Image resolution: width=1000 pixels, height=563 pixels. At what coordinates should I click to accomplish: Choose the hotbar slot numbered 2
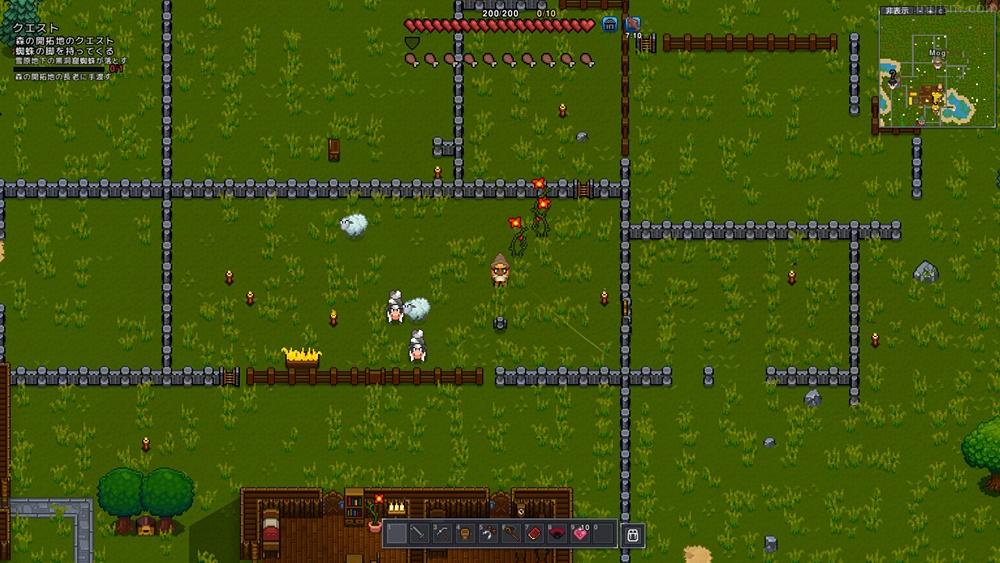click(x=419, y=534)
